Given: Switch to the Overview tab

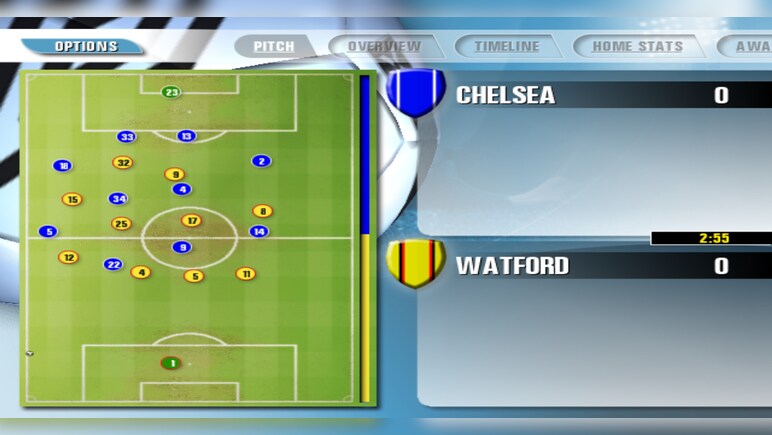Looking at the screenshot, I should (384, 46).
